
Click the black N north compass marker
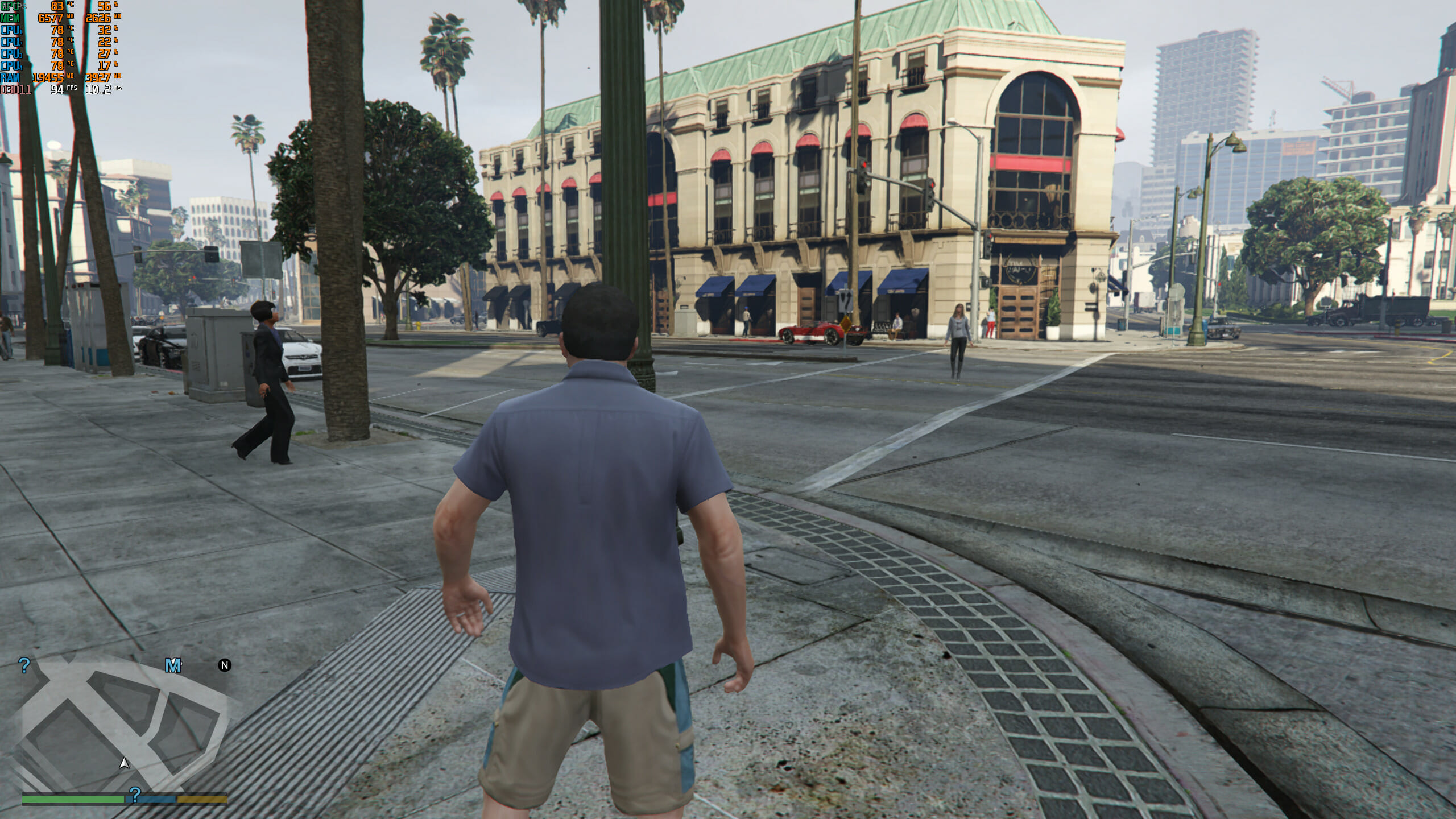point(225,665)
